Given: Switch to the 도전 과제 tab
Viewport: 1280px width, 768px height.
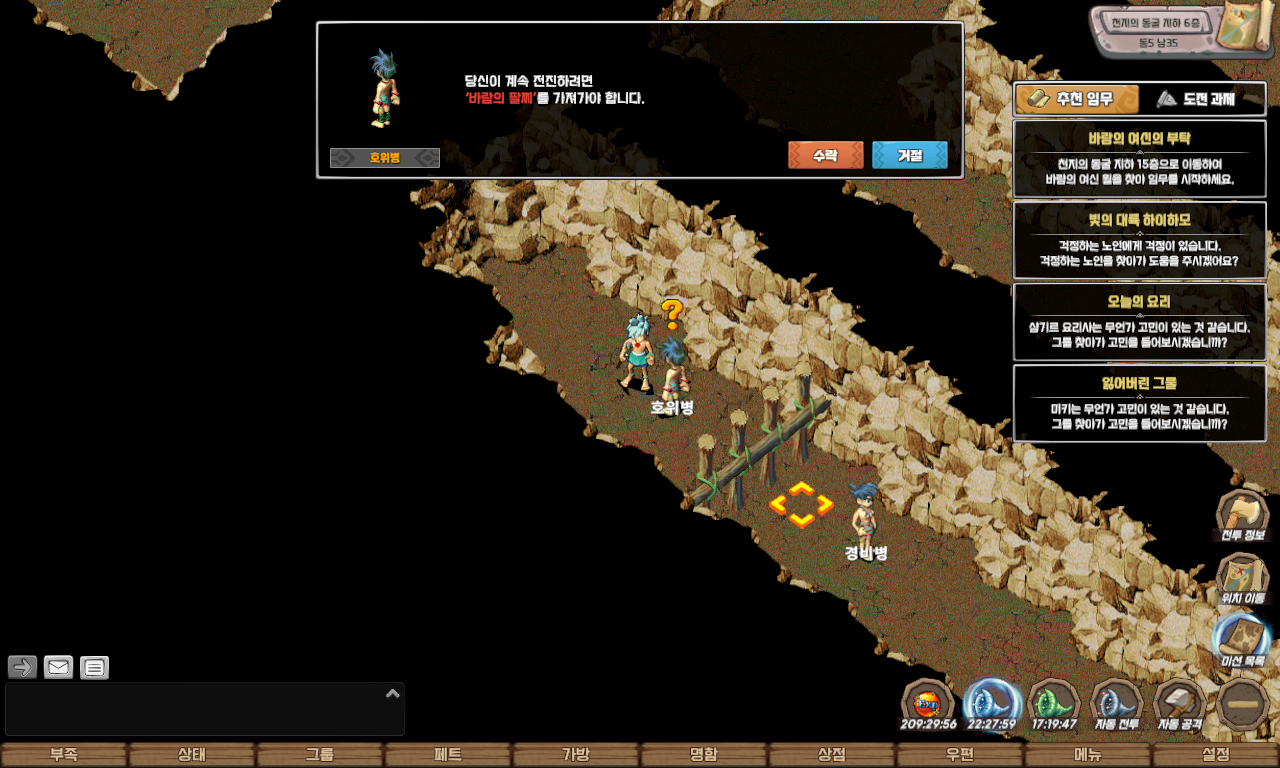Looking at the screenshot, I should coord(1201,99).
